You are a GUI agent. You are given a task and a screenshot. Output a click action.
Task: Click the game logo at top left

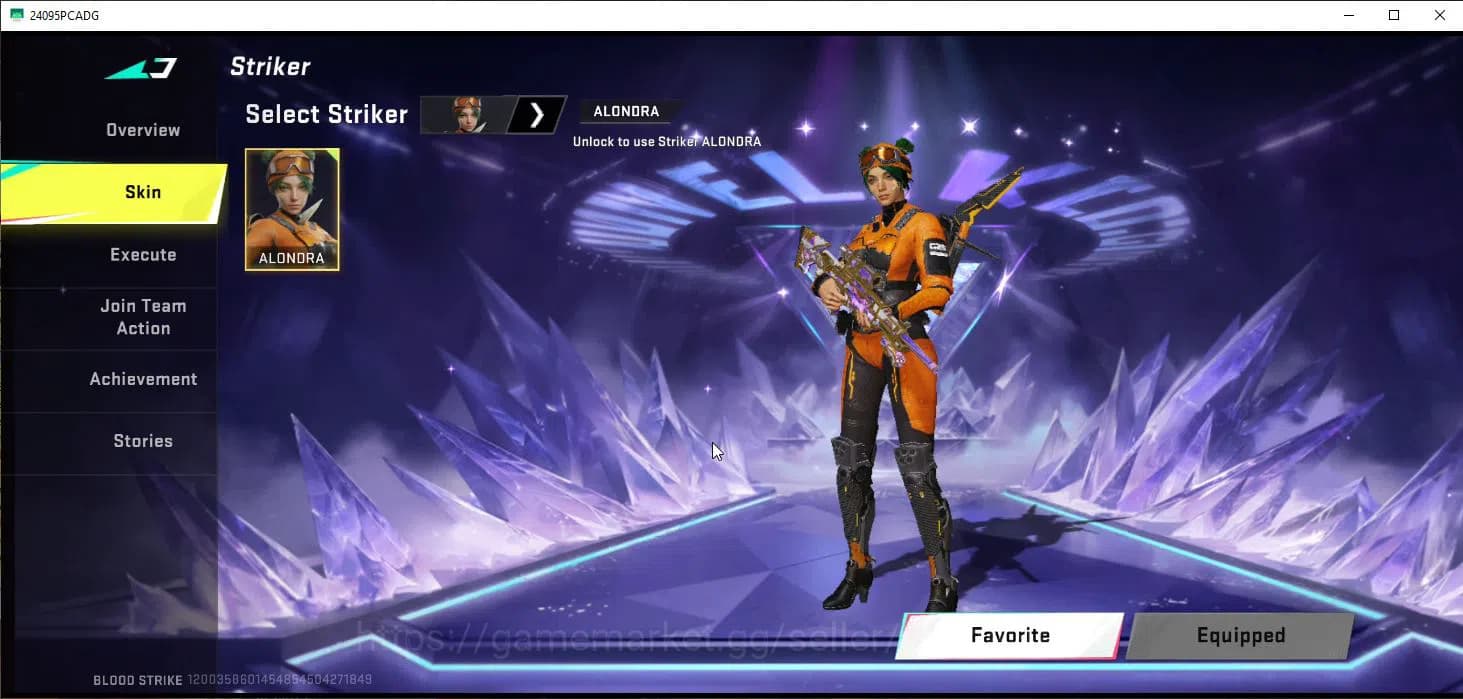141,69
